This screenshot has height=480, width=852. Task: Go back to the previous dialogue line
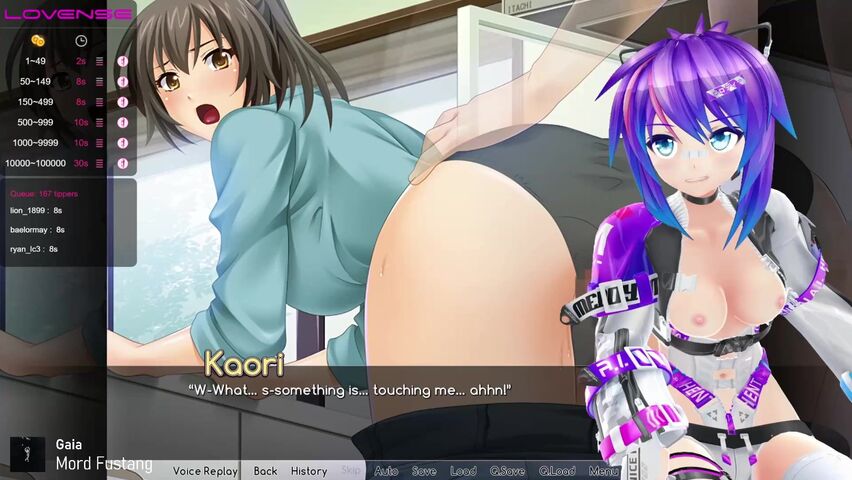point(265,471)
